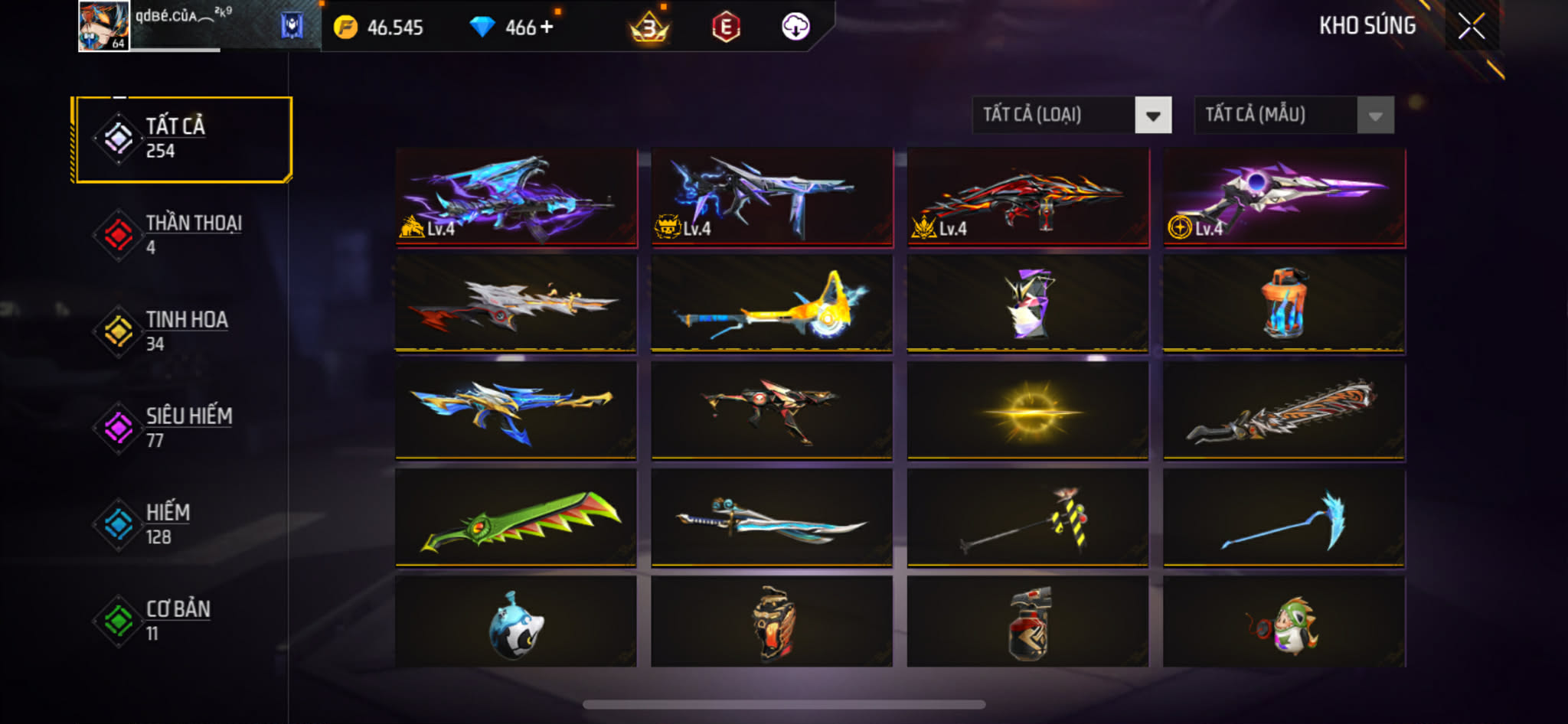Pick the blue ice scythe skin

[x=1284, y=518]
